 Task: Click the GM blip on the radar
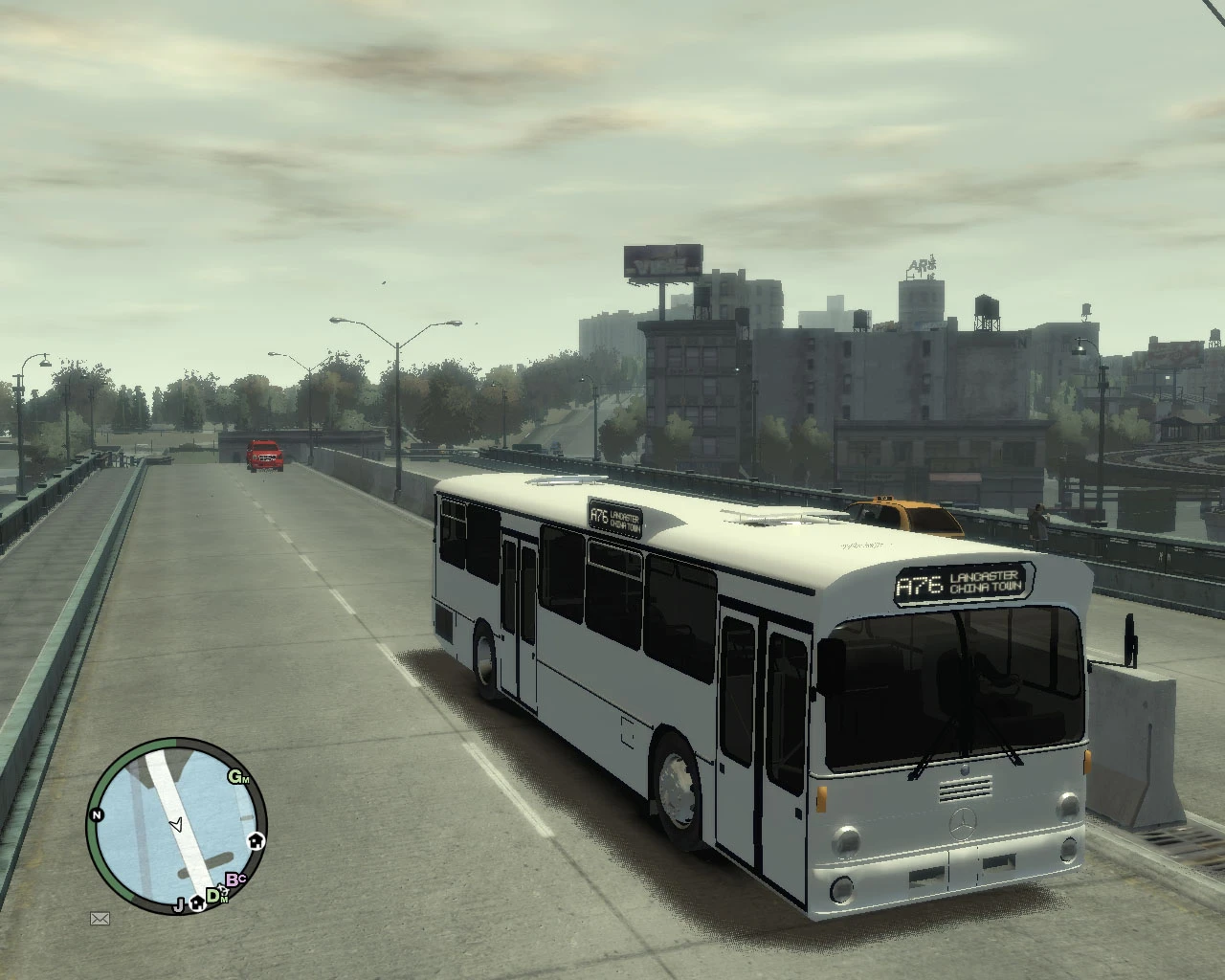click(x=237, y=776)
